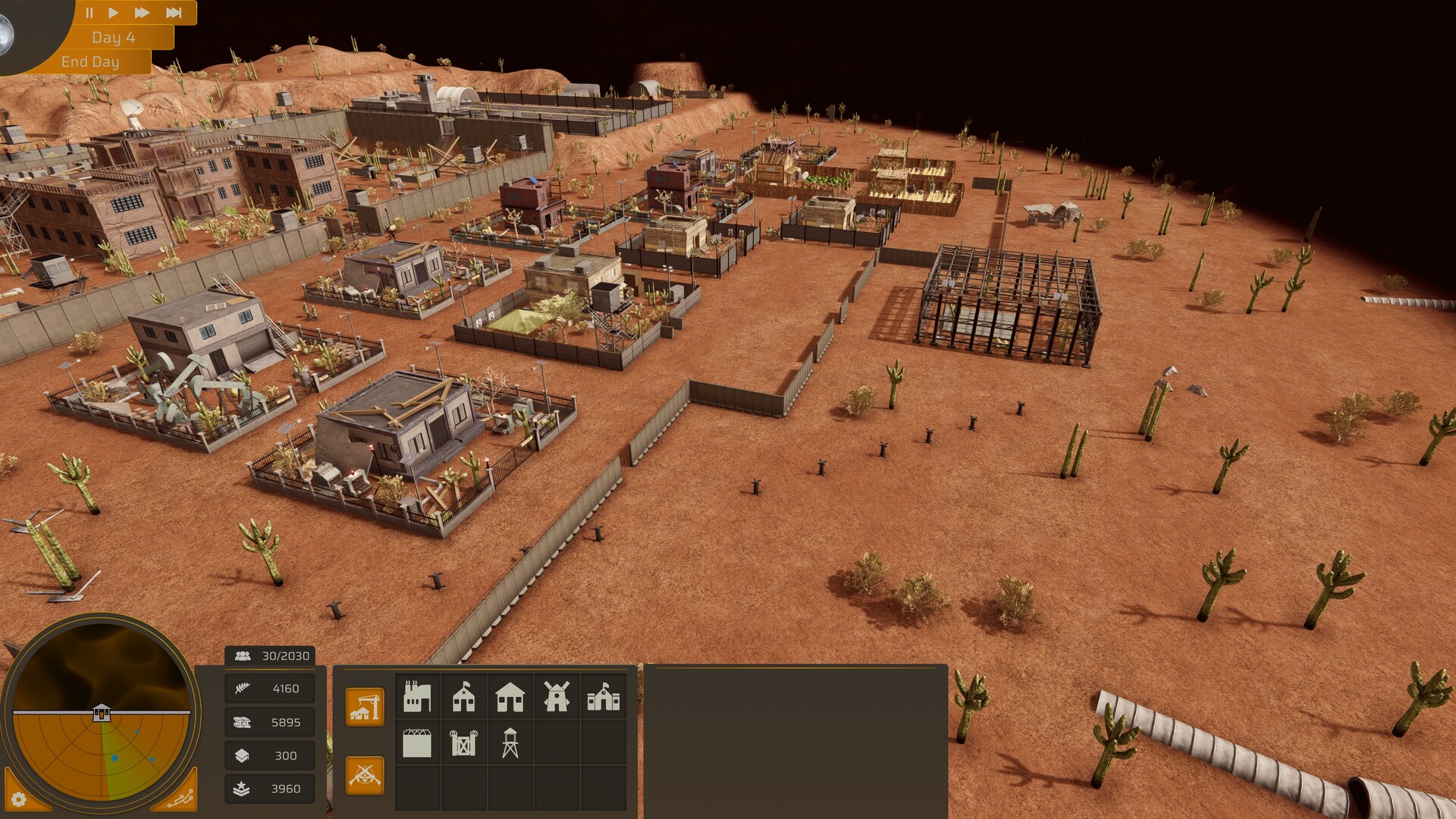
Task: Click the fast forward speed control
Action: (x=143, y=13)
